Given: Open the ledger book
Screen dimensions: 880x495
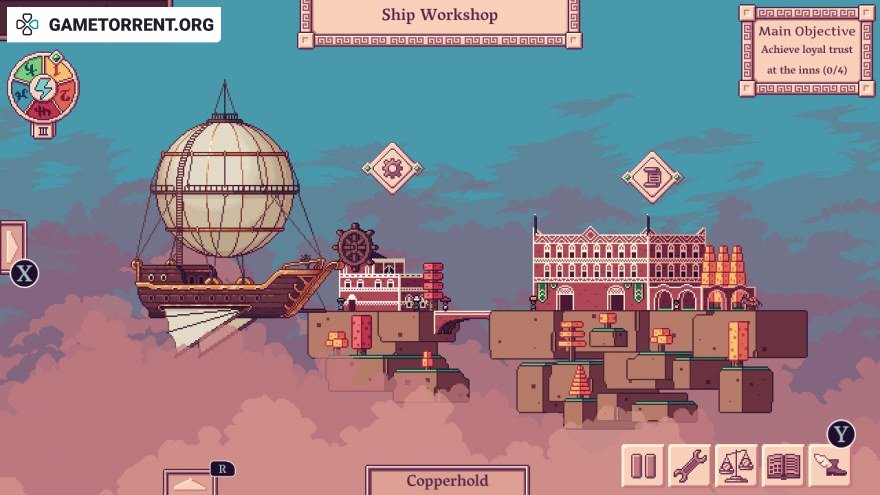Looking at the screenshot, I should tap(784, 466).
